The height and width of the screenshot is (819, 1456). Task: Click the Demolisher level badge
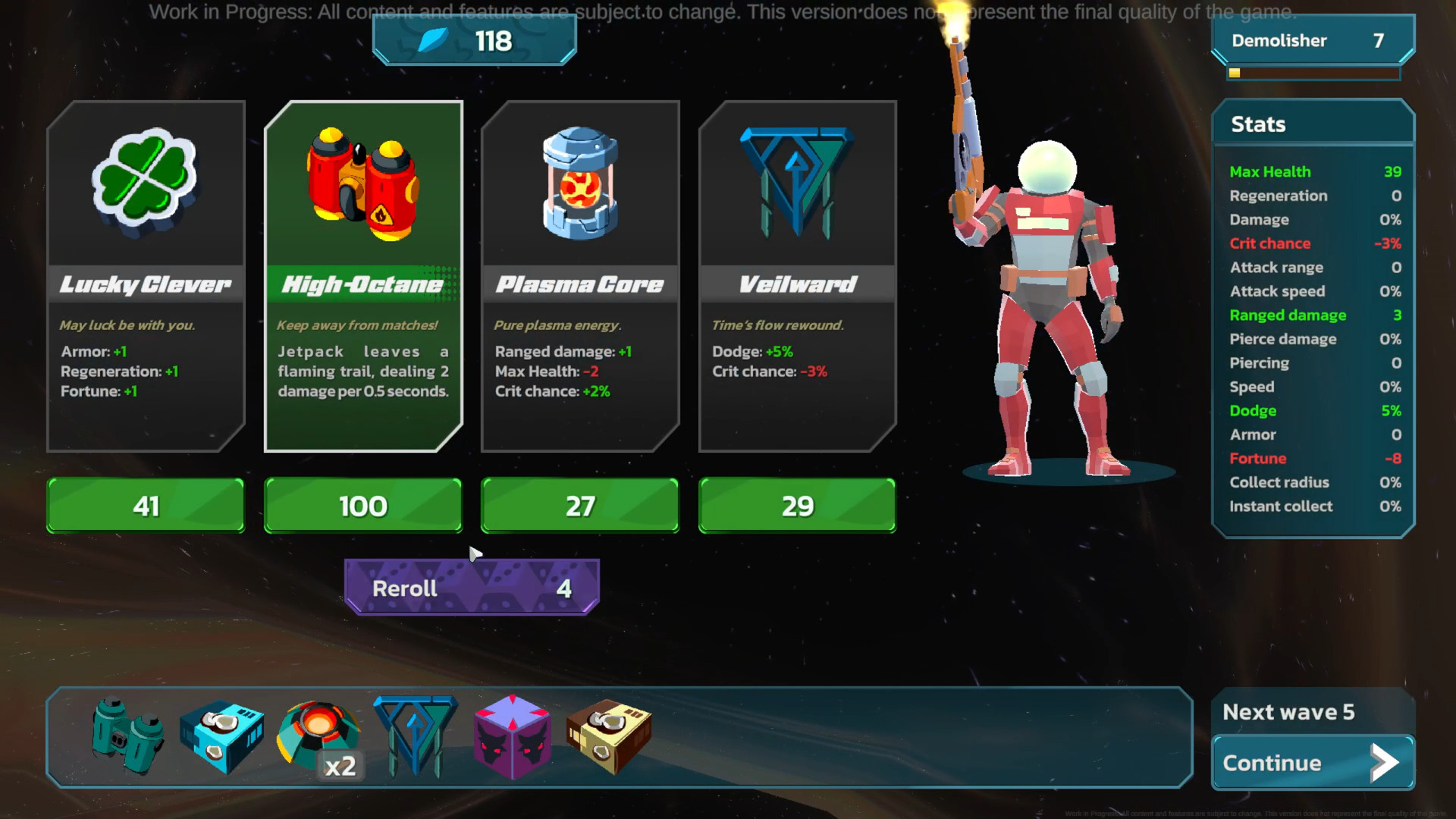point(1313,41)
